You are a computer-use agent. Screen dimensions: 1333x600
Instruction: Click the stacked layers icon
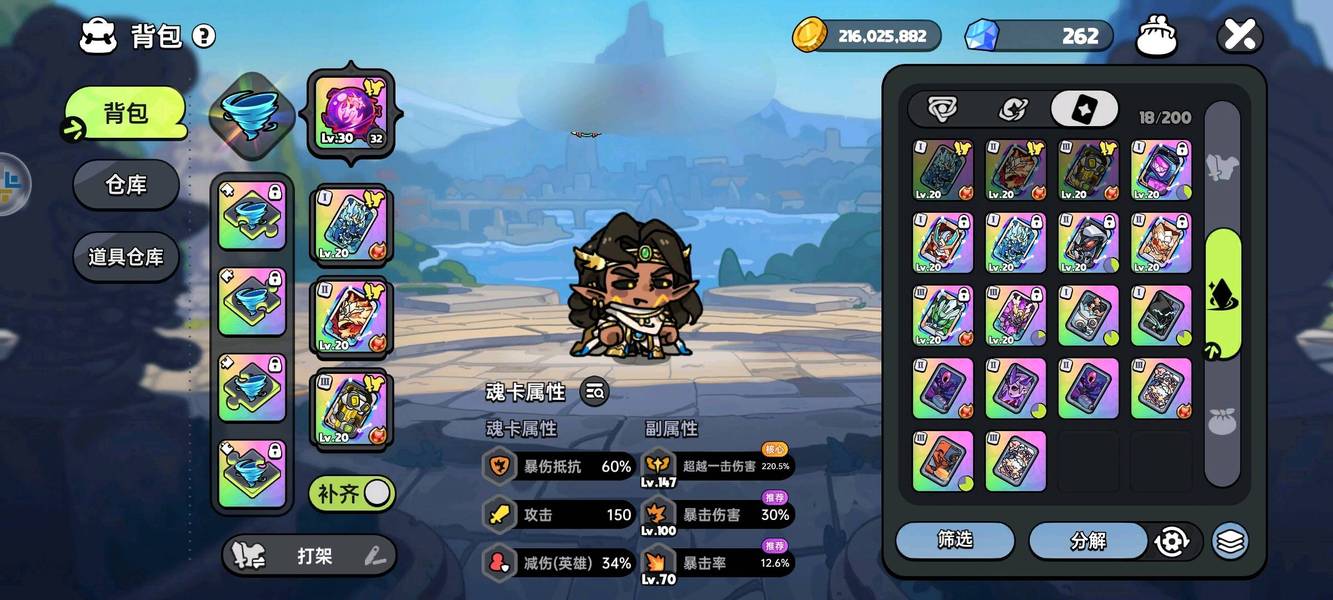click(x=1230, y=541)
